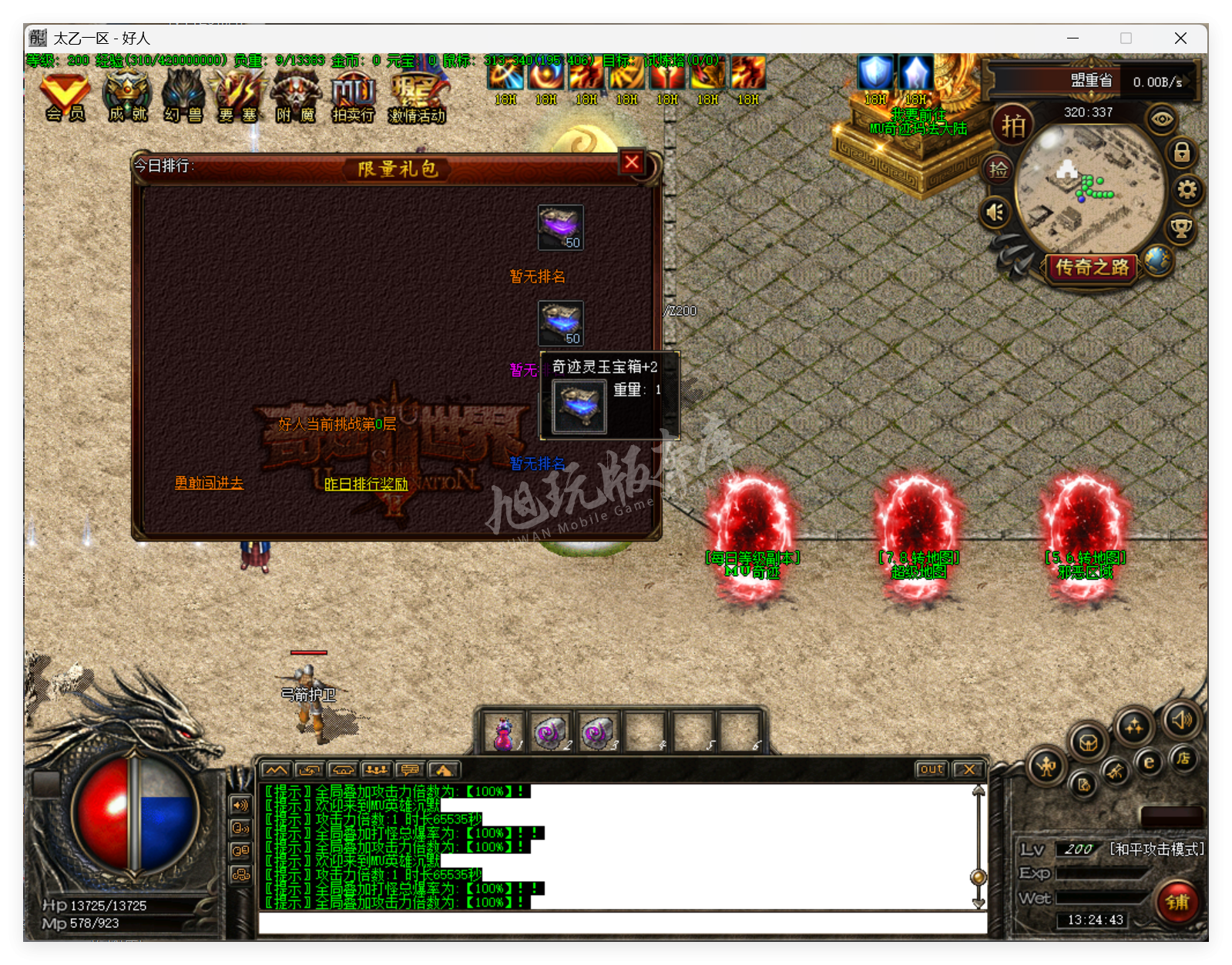Image resolution: width=1232 pixels, height=965 pixels.
Task: Click the chat window scrollbar
Action: 978,875
